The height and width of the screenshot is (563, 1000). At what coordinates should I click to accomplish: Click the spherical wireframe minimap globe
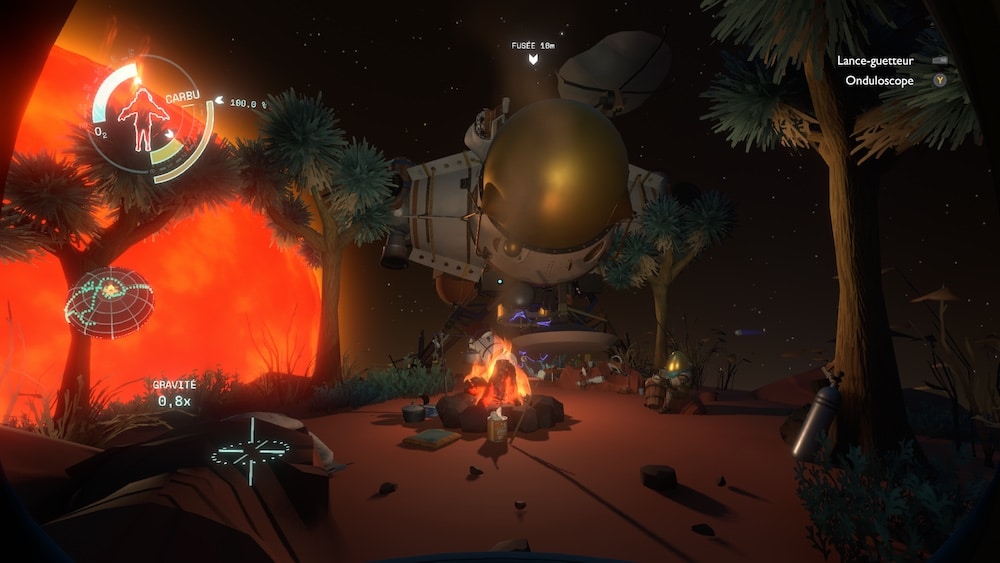coord(110,302)
